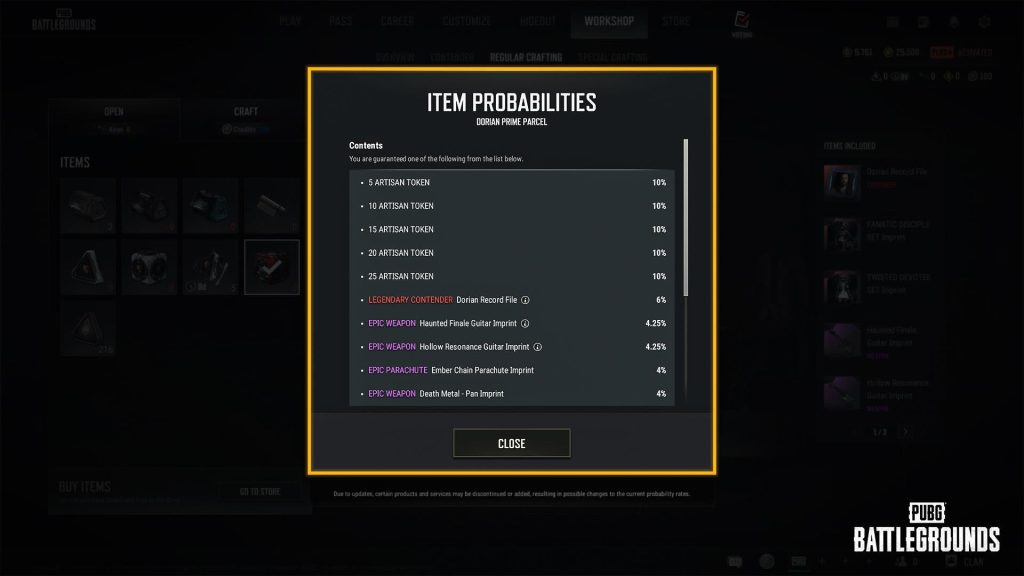Switch to Regular Crafting sub-tab

[525, 57]
